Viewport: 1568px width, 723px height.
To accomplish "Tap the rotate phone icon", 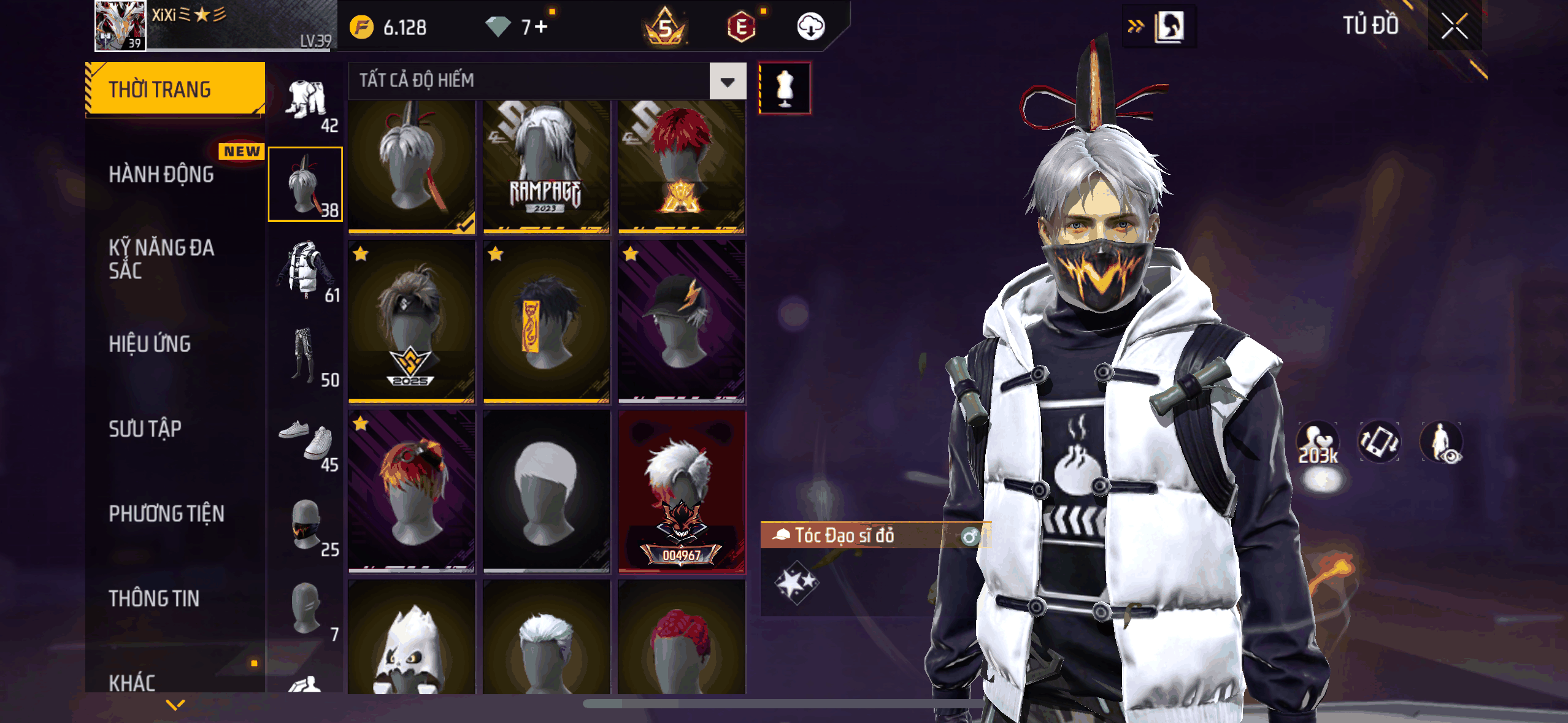I will coord(1379,442).
